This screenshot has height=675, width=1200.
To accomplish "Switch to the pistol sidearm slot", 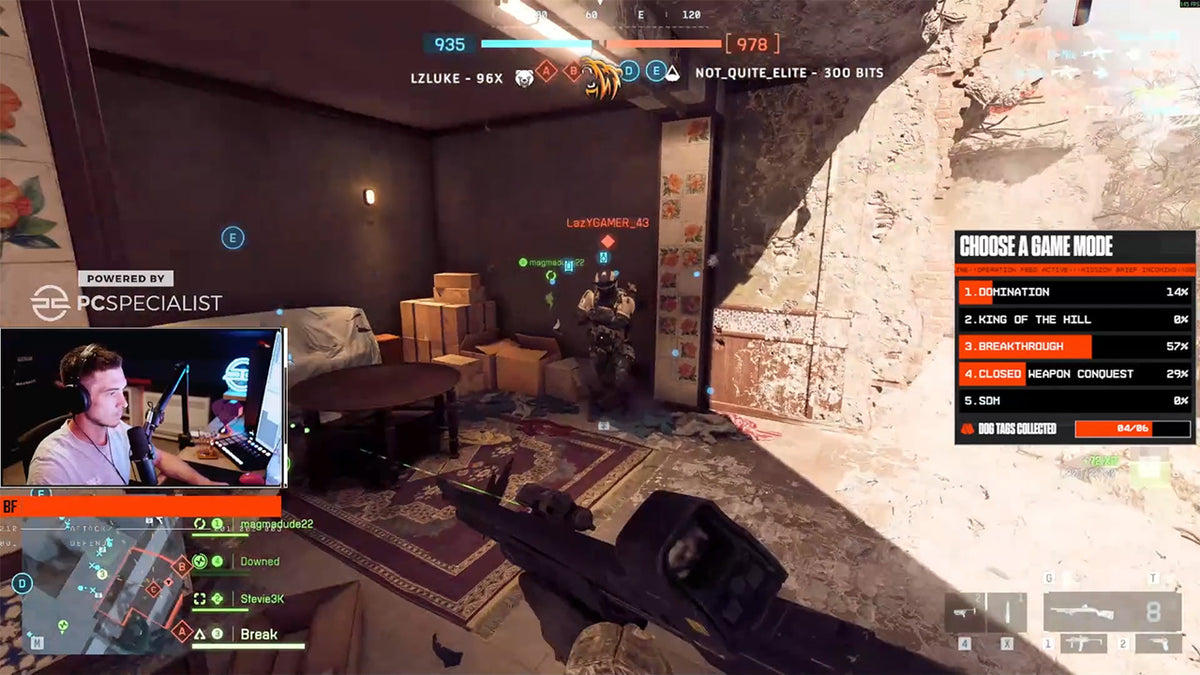I will pos(1157,643).
